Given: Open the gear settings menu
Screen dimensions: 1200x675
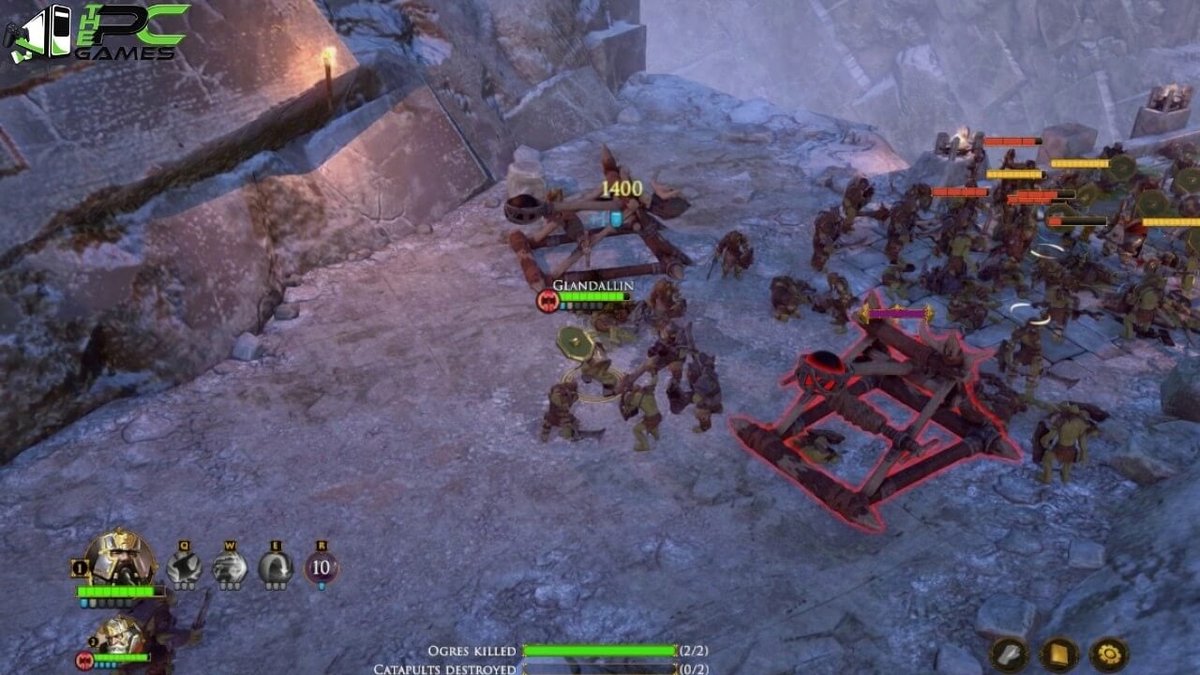Looking at the screenshot, I should click(1108, 654).
